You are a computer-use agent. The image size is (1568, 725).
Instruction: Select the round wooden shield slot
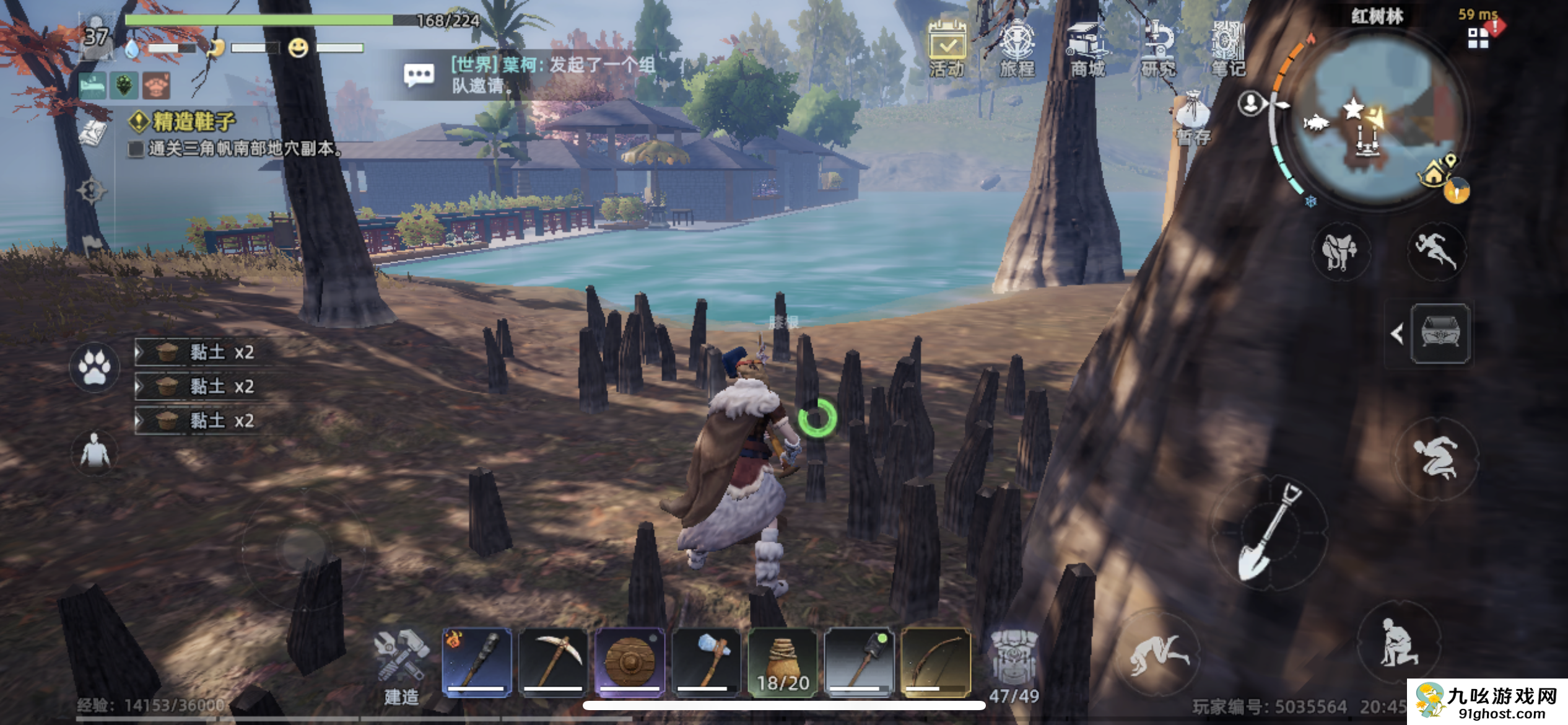pos(629,662)
